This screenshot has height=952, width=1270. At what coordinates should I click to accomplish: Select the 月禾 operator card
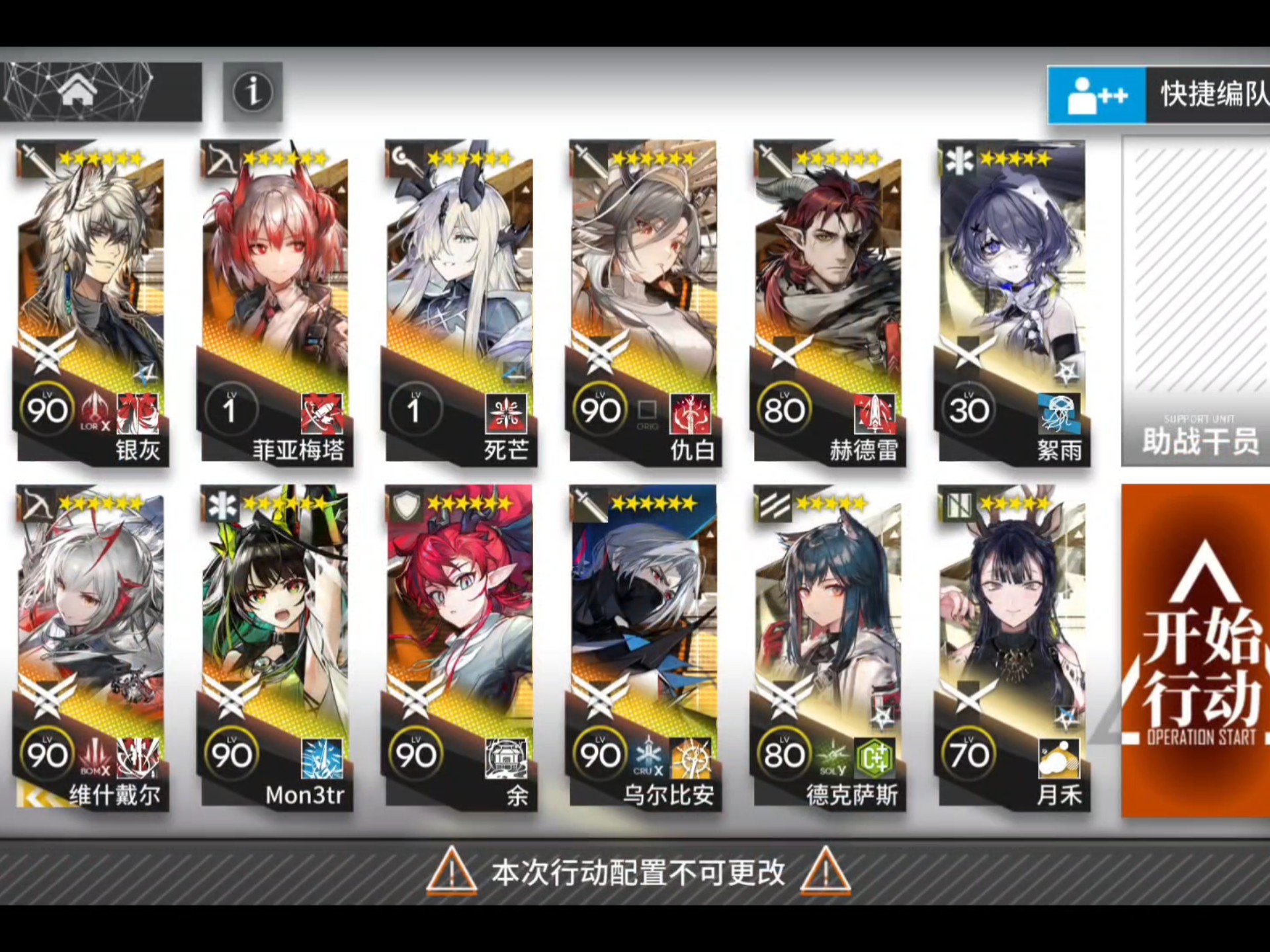(1012, 628)
